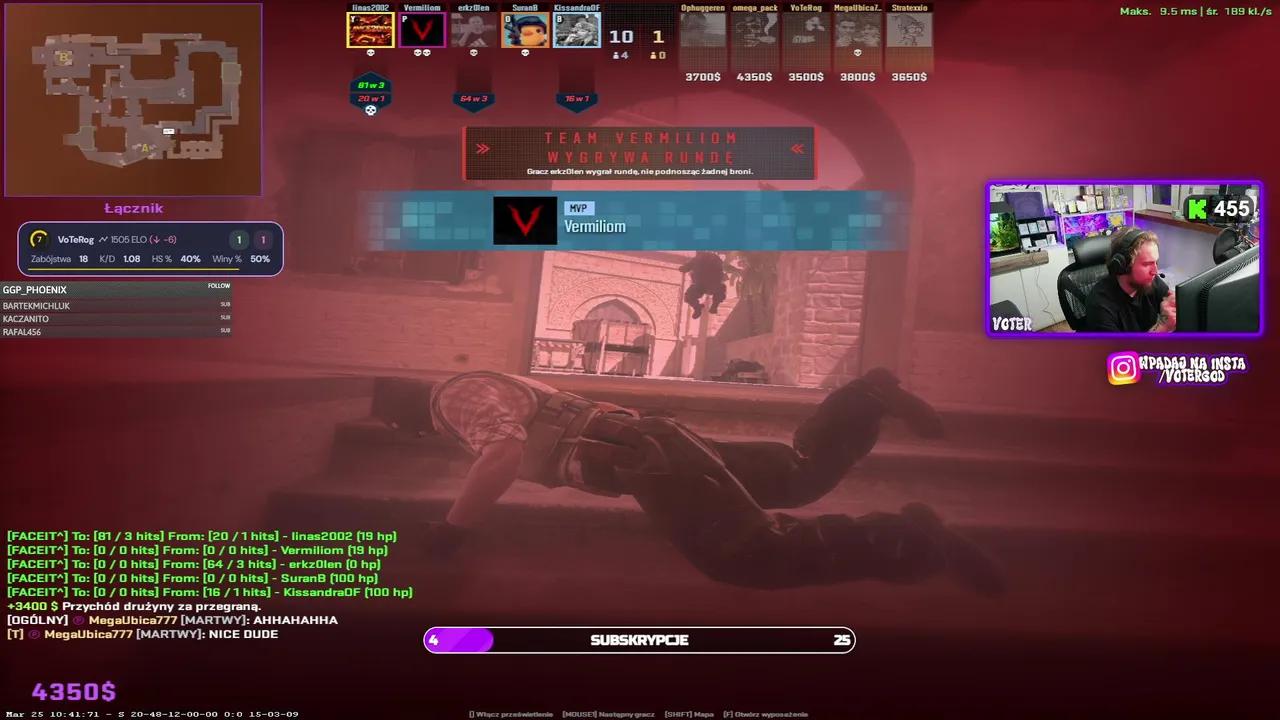This screenshot has width=1280, height=720.
Task: Click the SUB label beside KACZANITO
Action: tap(225, 317)
